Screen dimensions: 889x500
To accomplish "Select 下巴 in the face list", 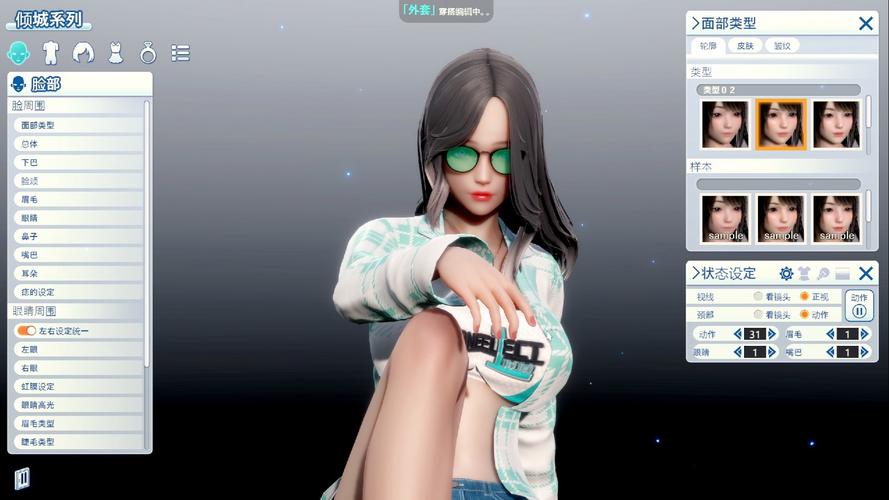I will [78, 162].
